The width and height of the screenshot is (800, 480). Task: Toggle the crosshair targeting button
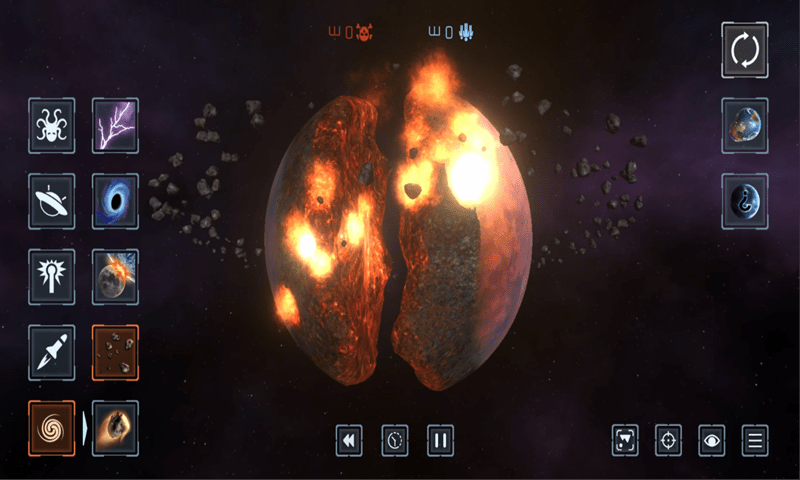[x=668, y=440]
